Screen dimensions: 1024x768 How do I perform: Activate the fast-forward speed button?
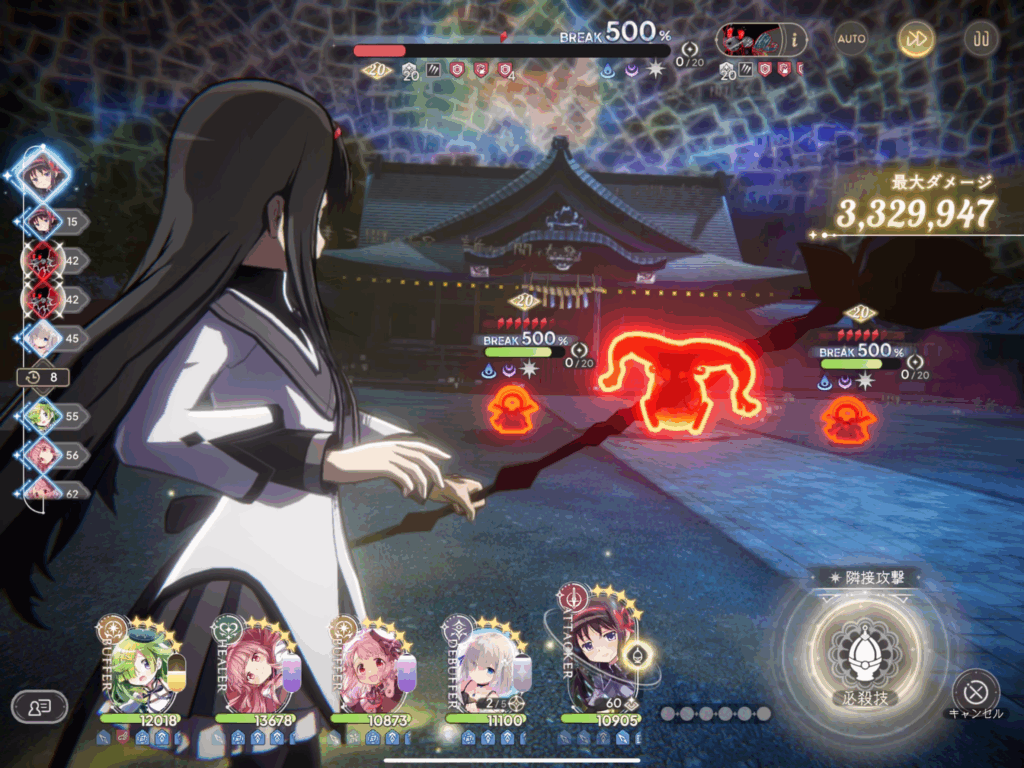pyautogui.click(x=914, y=39)
